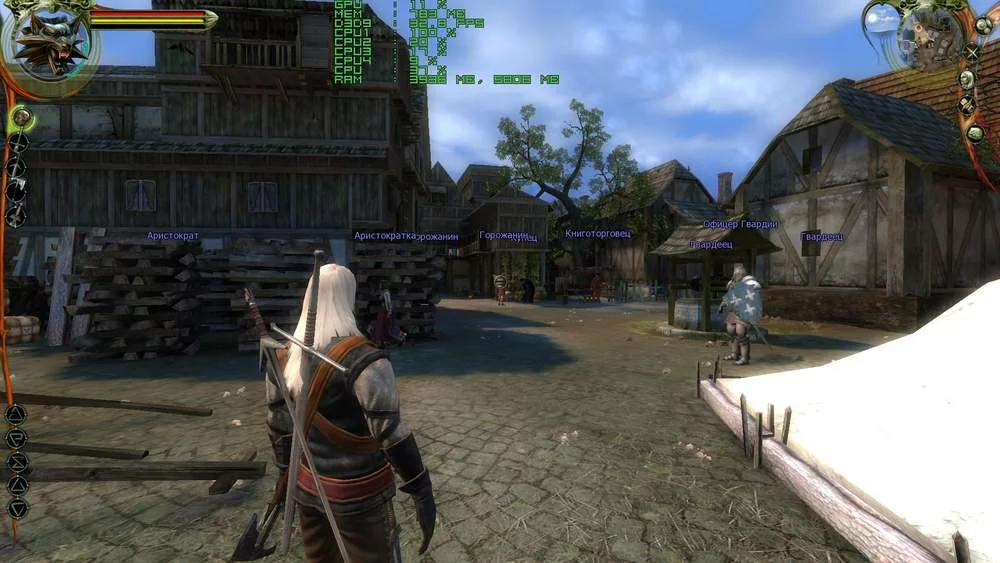Cast the inverted triangle sign

(17, 508)
